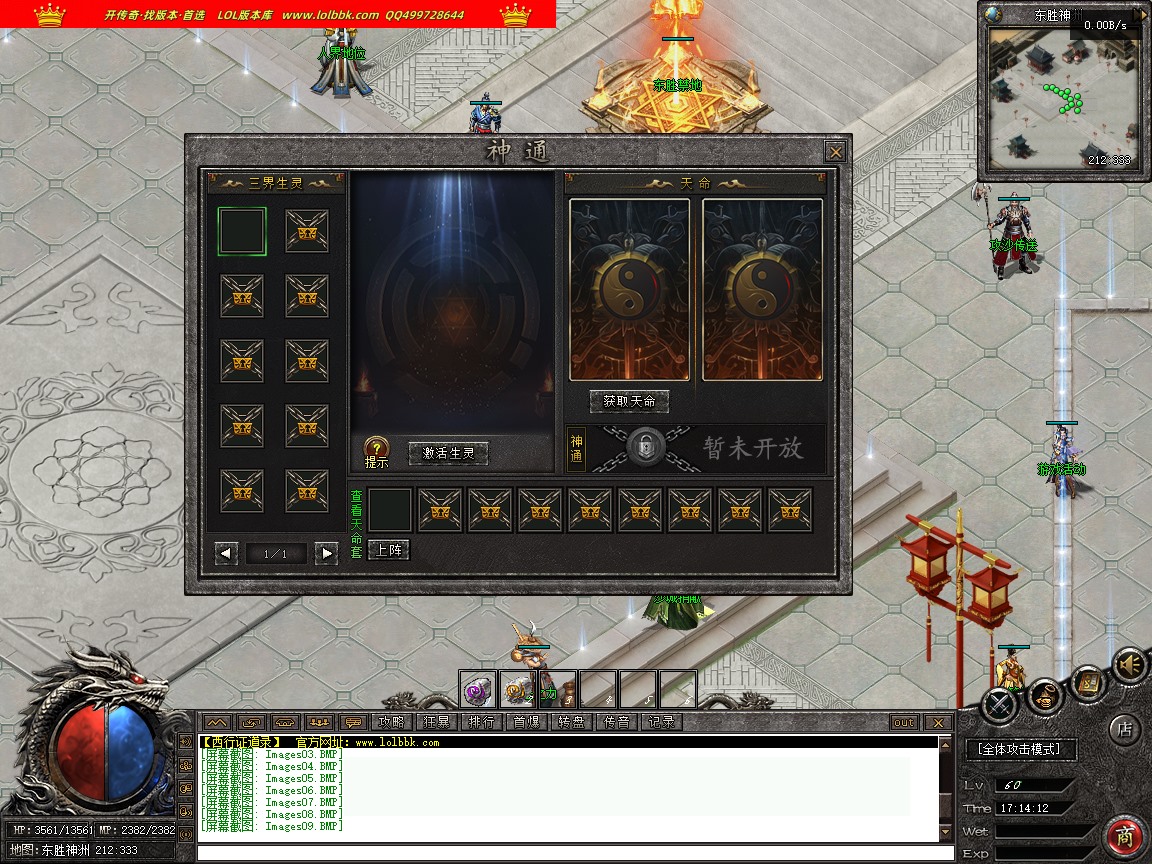Go to the next page arrow
Image resolution: width=1152 pixels, height=864 pixels.
(x=325, y=553)
